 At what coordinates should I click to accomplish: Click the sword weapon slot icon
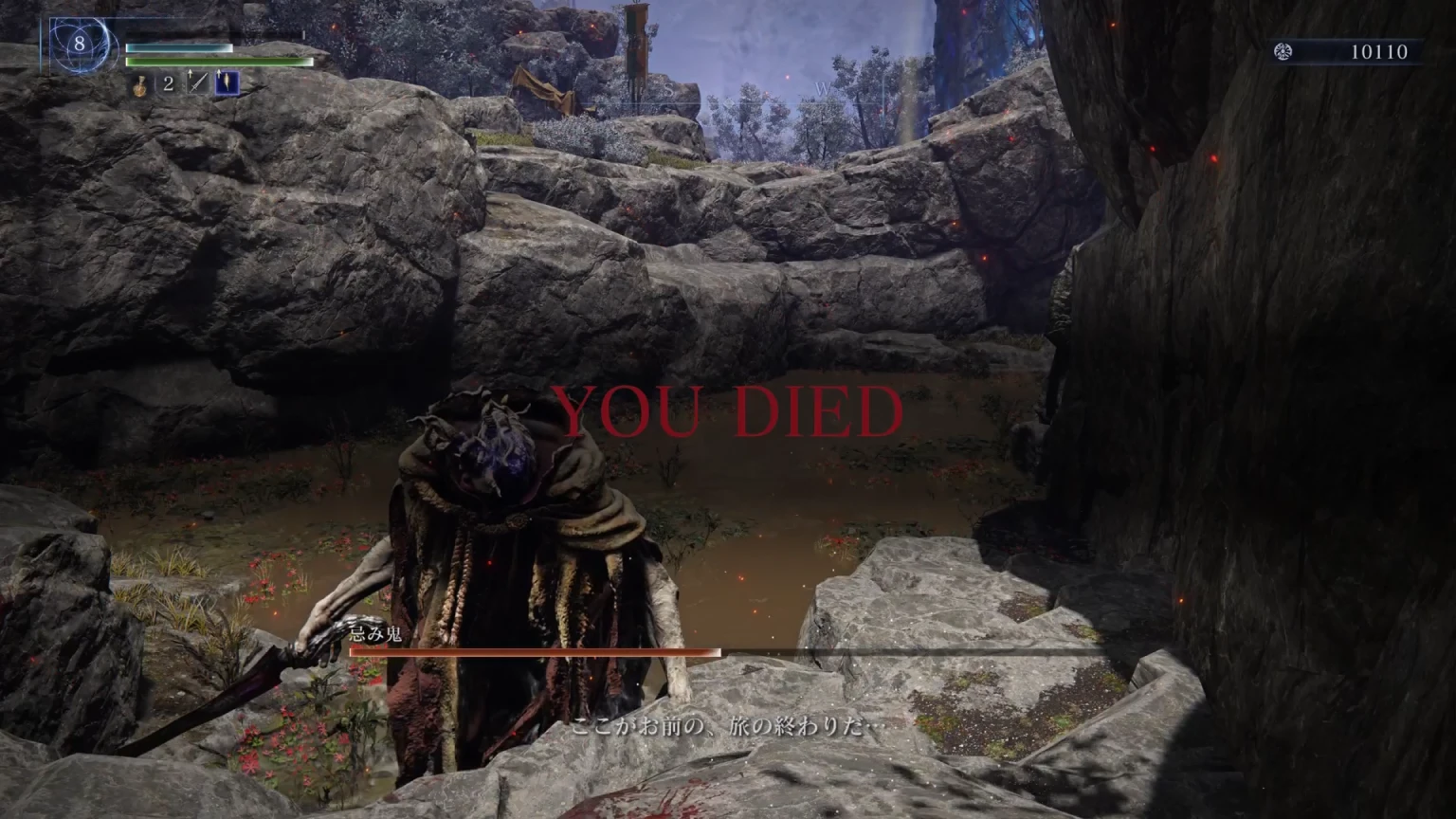tap(197, 82)
